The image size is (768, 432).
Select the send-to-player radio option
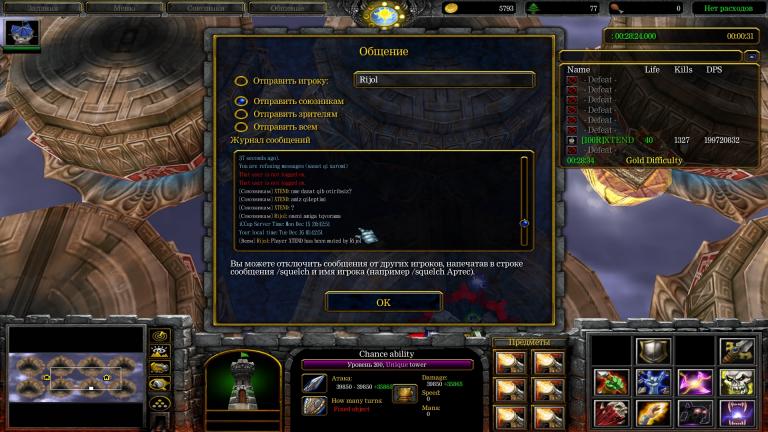pyautogui.click(x=241, y=81)
